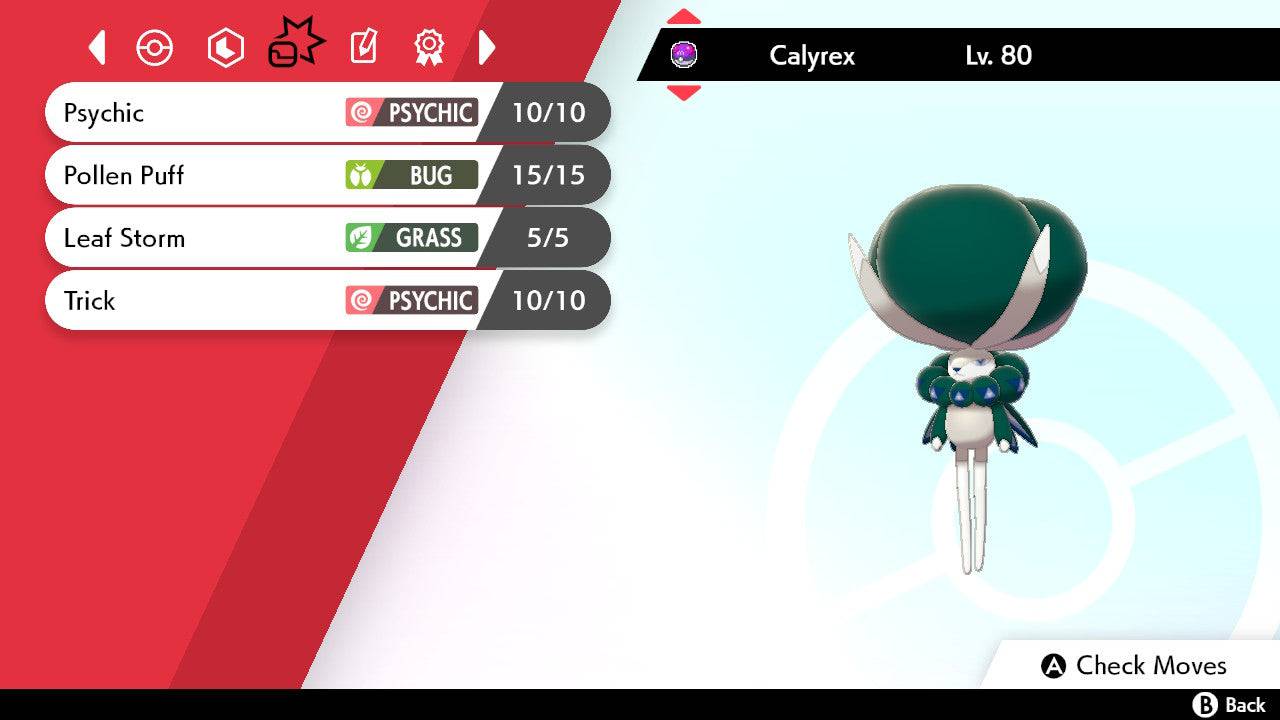Open the battle moves tab
The height and width of the screenshot is (720, 1280).
click(x=296, y=45)
